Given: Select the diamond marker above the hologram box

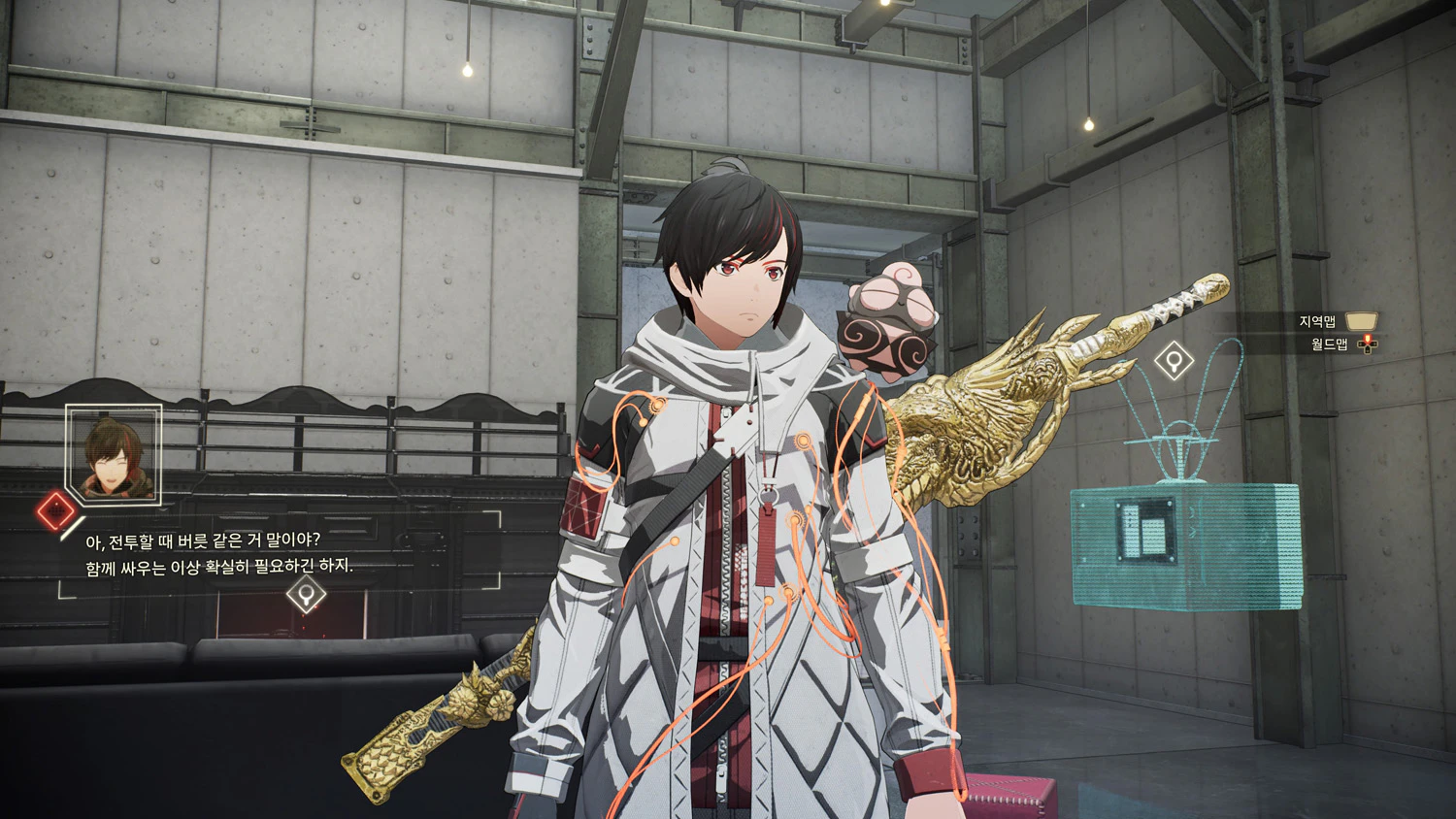Looking at the screenshot, I should point(1174,362).
